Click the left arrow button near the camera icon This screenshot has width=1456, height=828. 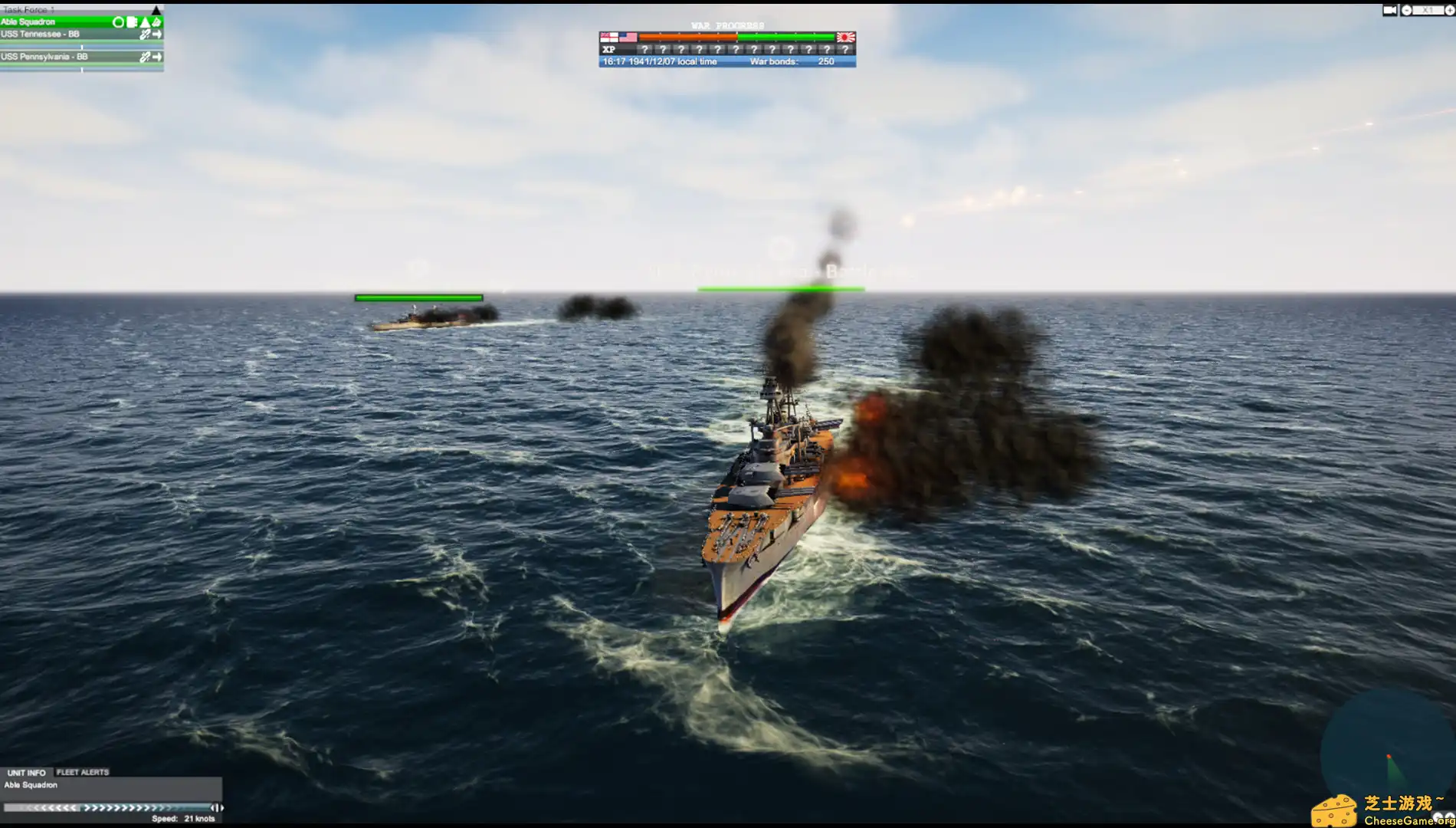click(x=1407, y=9)
